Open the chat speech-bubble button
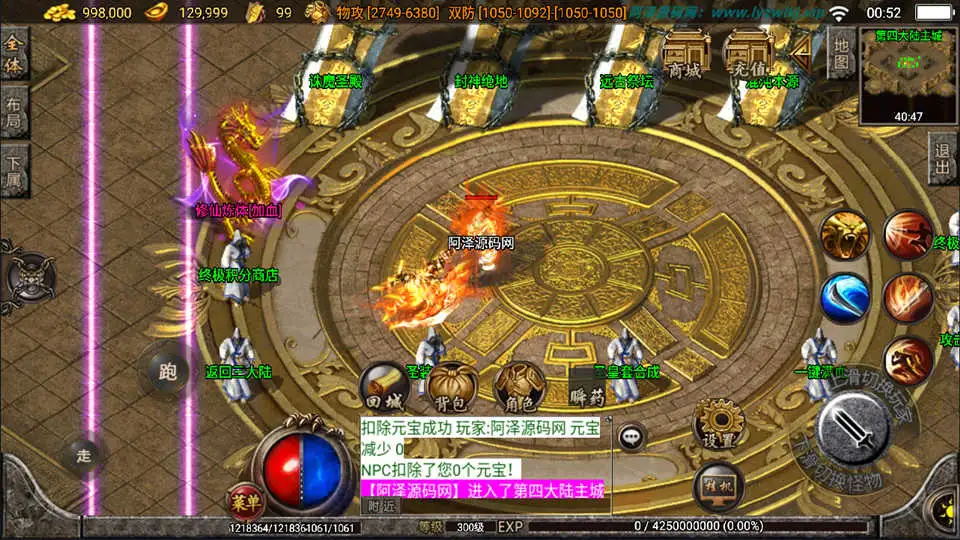The width and height of the screenshot is (960, 540). click(x=631, y=435)
